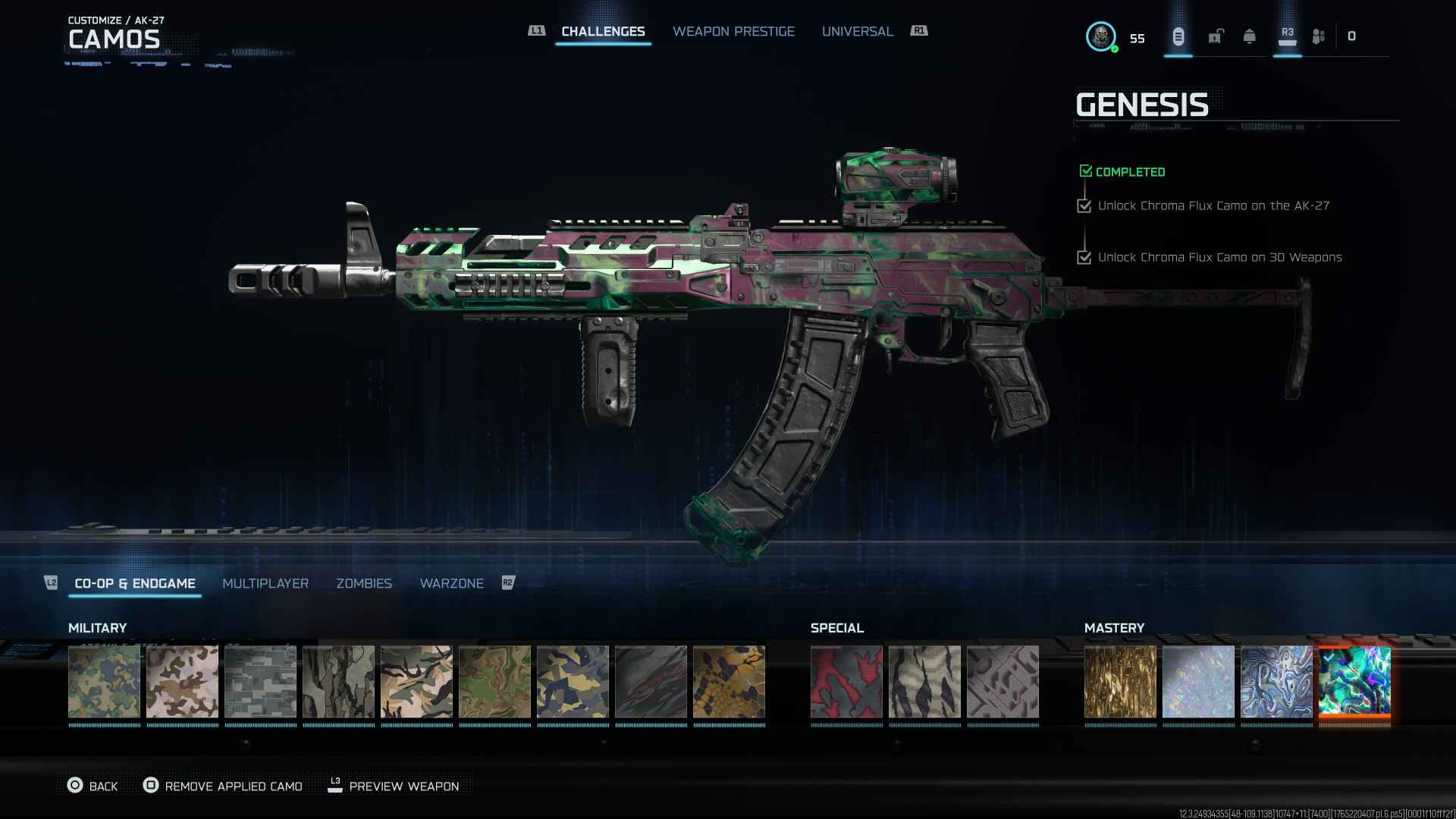Viewport: 1456px width, 819px height.
Task: Open the notifications bell icon
Action: 1249,36
